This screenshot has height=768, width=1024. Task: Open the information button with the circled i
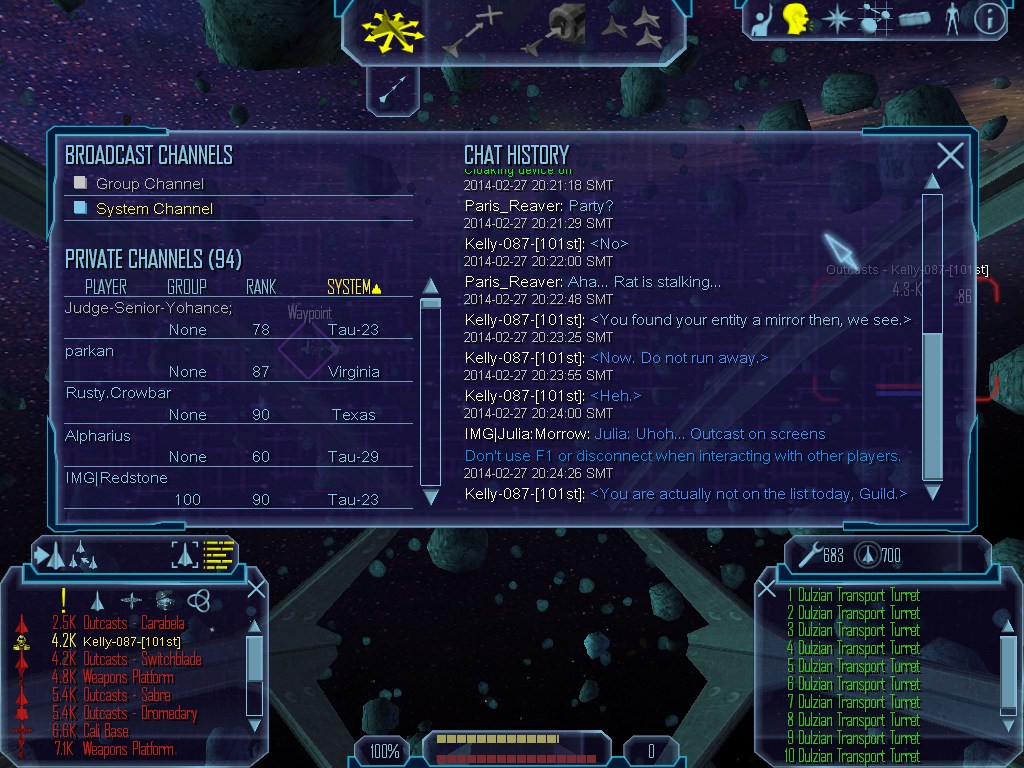pyautogui.click(x=989, y=19)
